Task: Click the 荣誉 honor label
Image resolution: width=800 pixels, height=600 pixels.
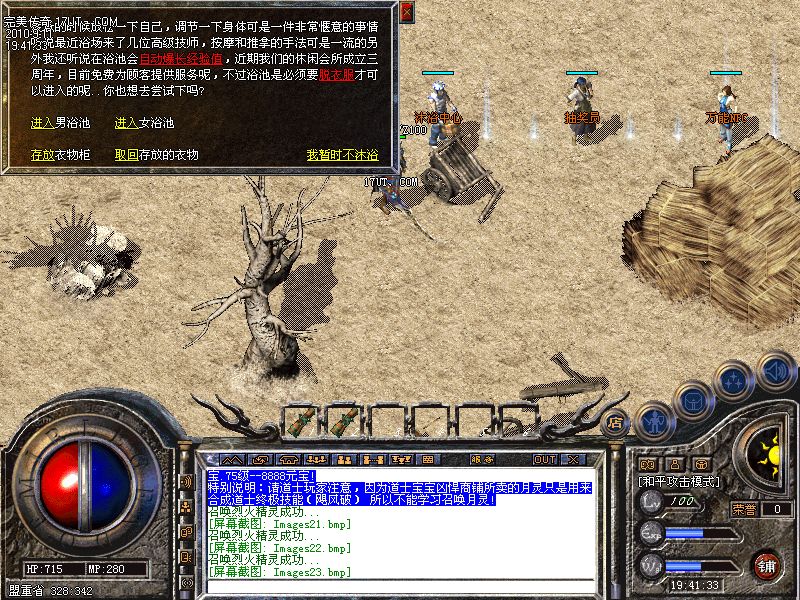Action: 744,508
